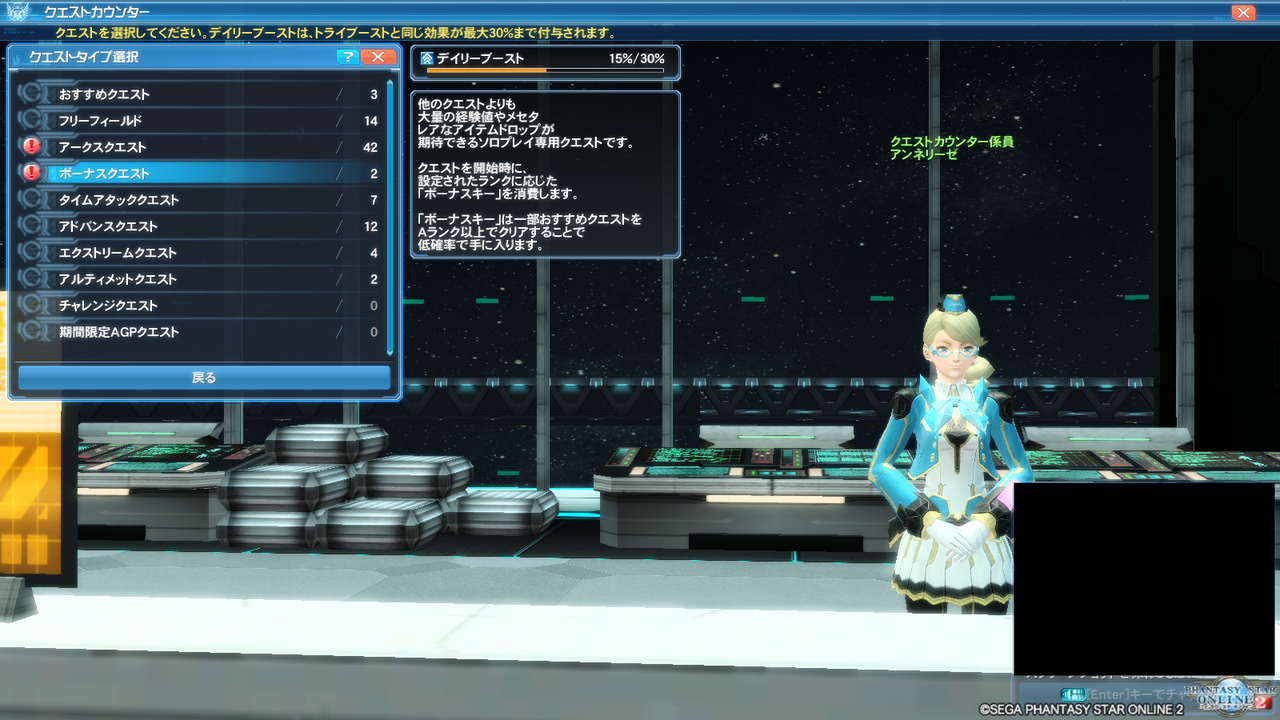Click the PSO2 emblem in the title bar
The height and width of the screenshot is (720, 1280).
tap(17, 12)
